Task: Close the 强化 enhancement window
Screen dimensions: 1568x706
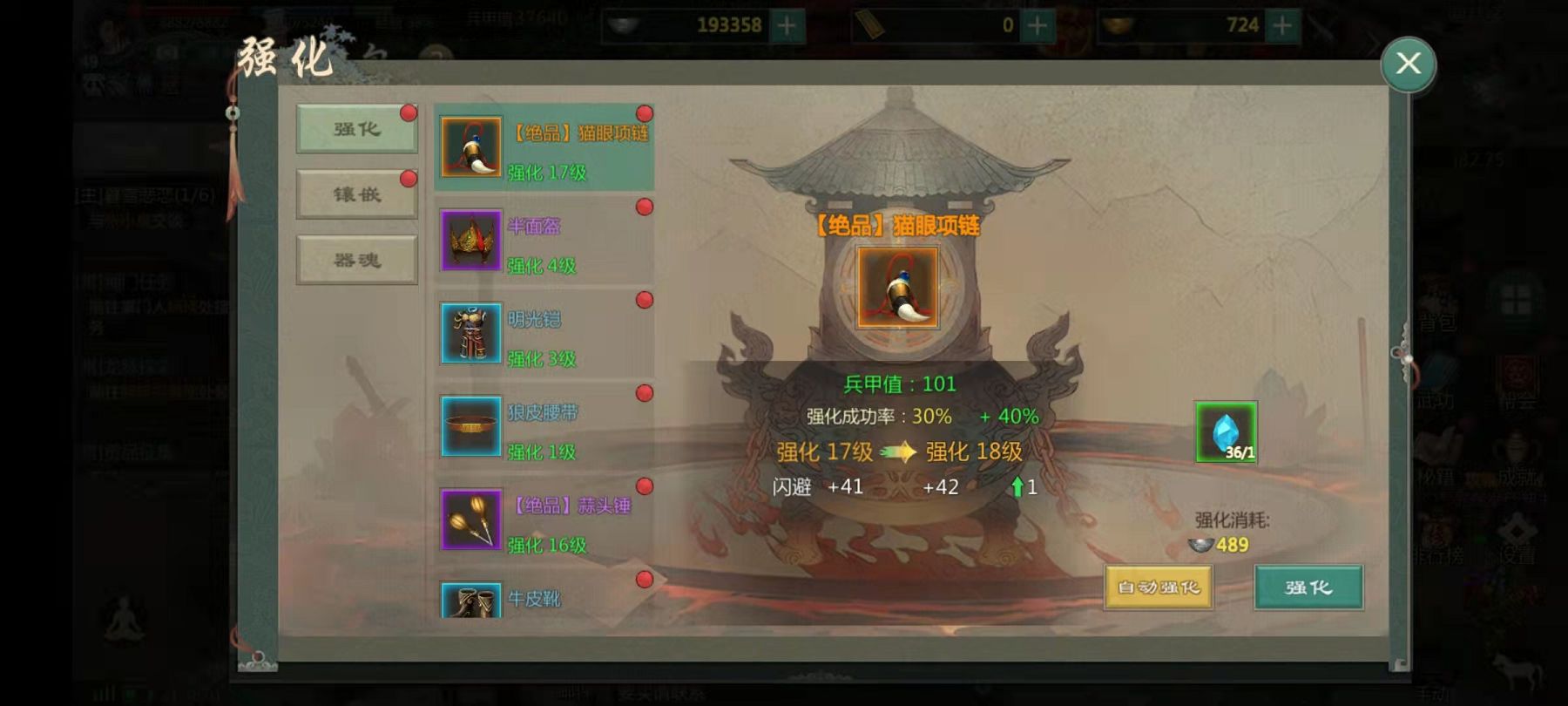Action: coord(1408,64)
